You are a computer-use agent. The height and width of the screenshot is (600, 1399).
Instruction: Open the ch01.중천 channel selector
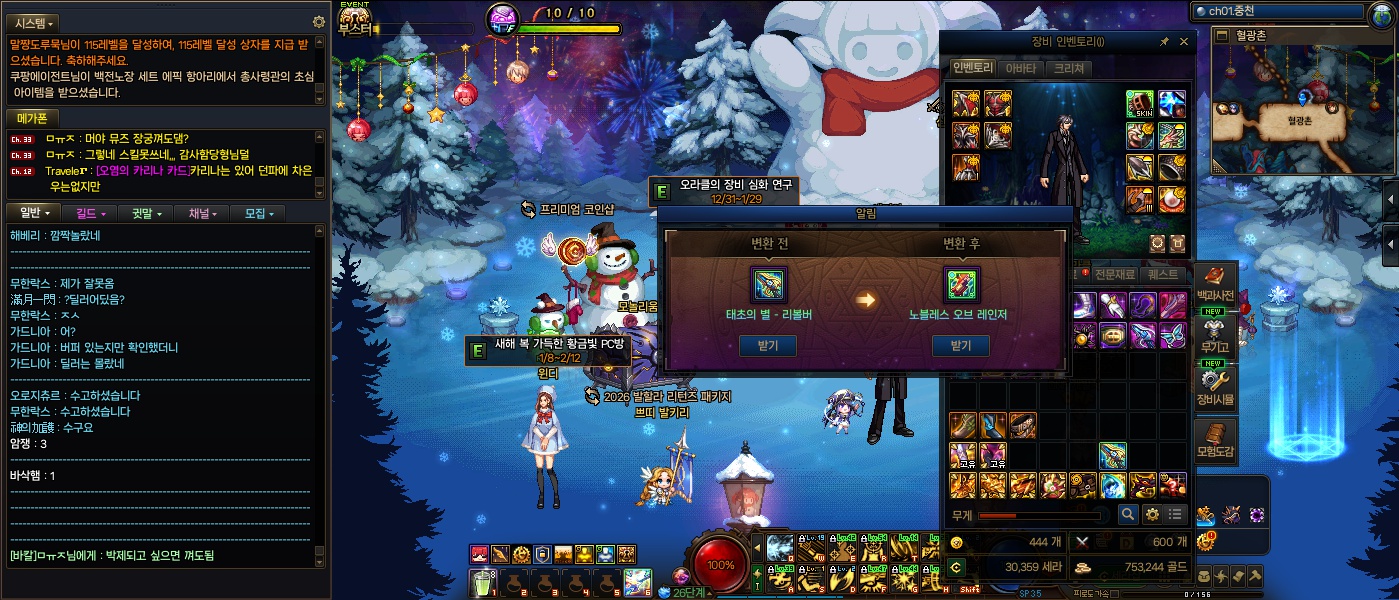[x=1277, y=11]
